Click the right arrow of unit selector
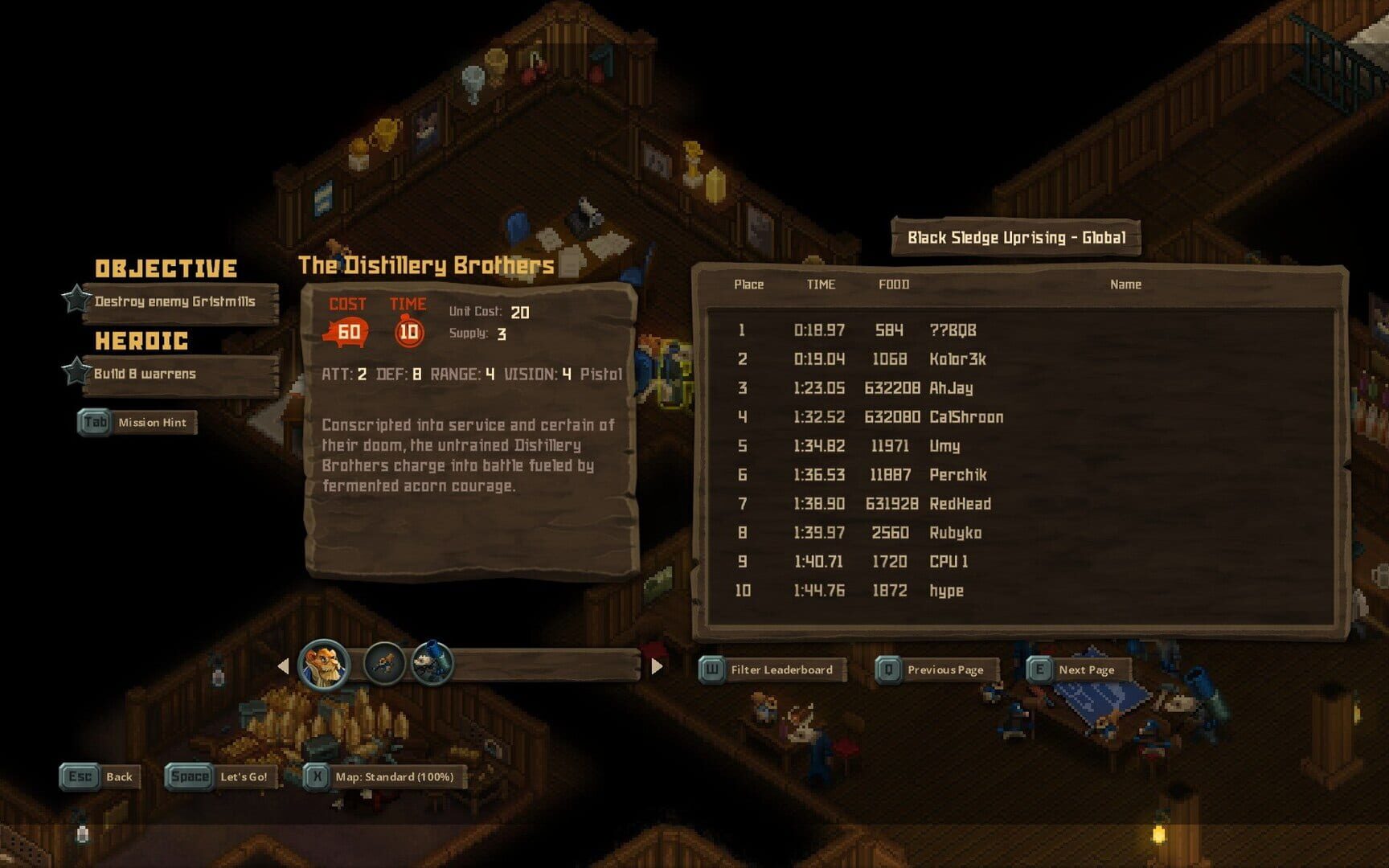This screenshot has width=1389, height=868. [657, 666]
